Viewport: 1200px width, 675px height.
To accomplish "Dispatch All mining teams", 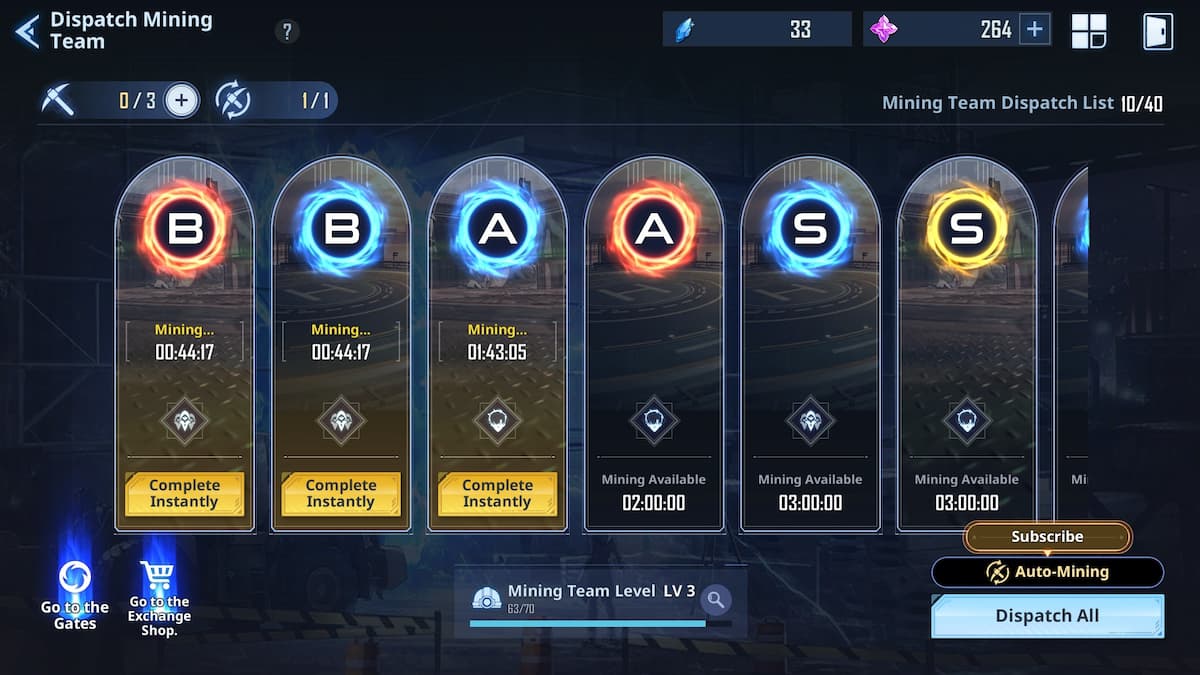I will (1047, 616).
